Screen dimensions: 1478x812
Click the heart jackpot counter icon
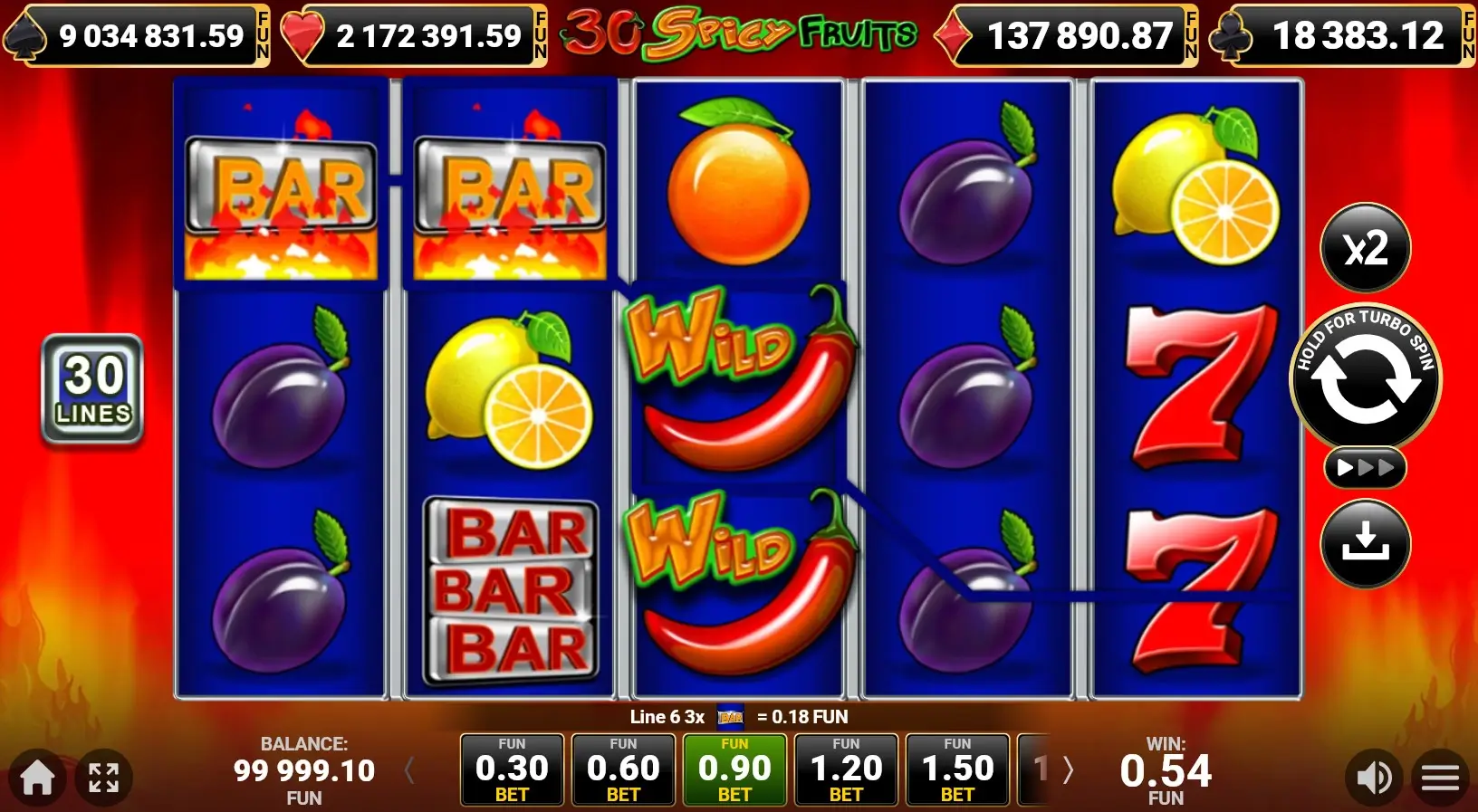[304, 36]
